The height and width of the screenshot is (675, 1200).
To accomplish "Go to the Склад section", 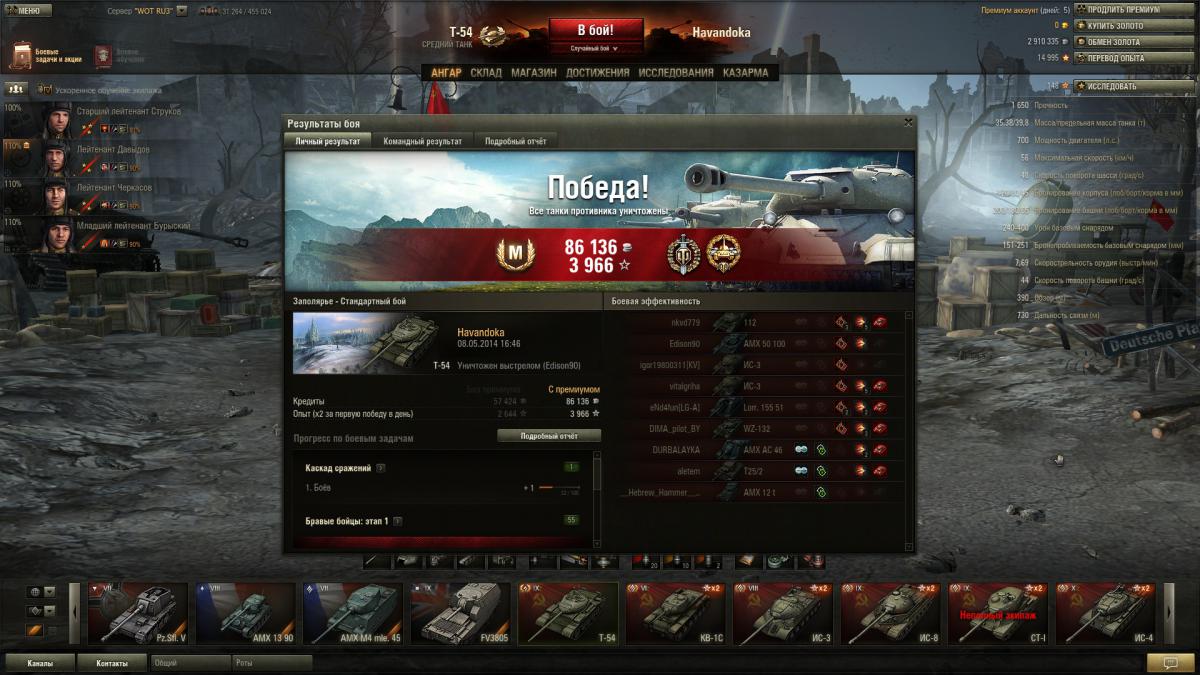I will [x=486, y=73].
